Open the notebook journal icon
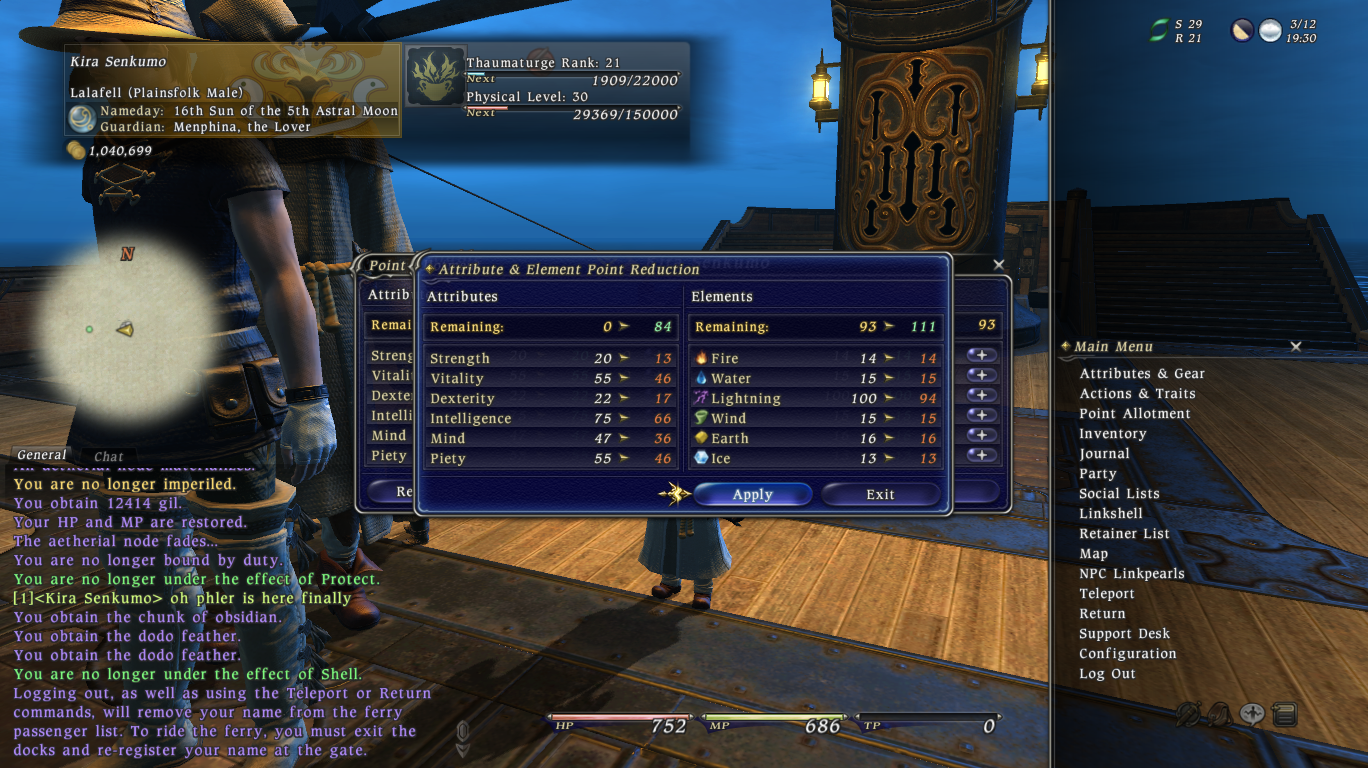 tap(1285, 713)
